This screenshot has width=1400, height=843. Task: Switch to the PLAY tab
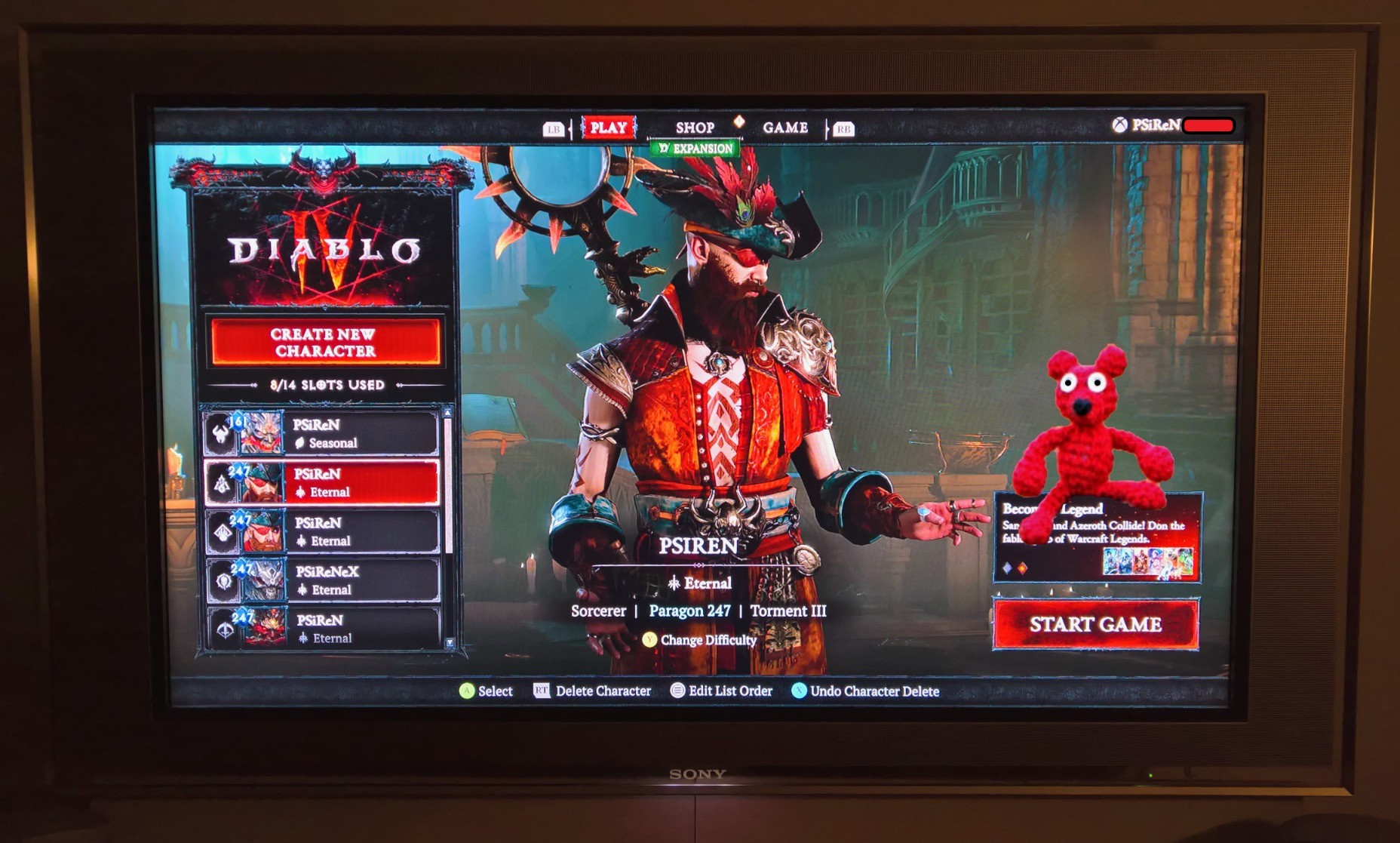[608, 128]
